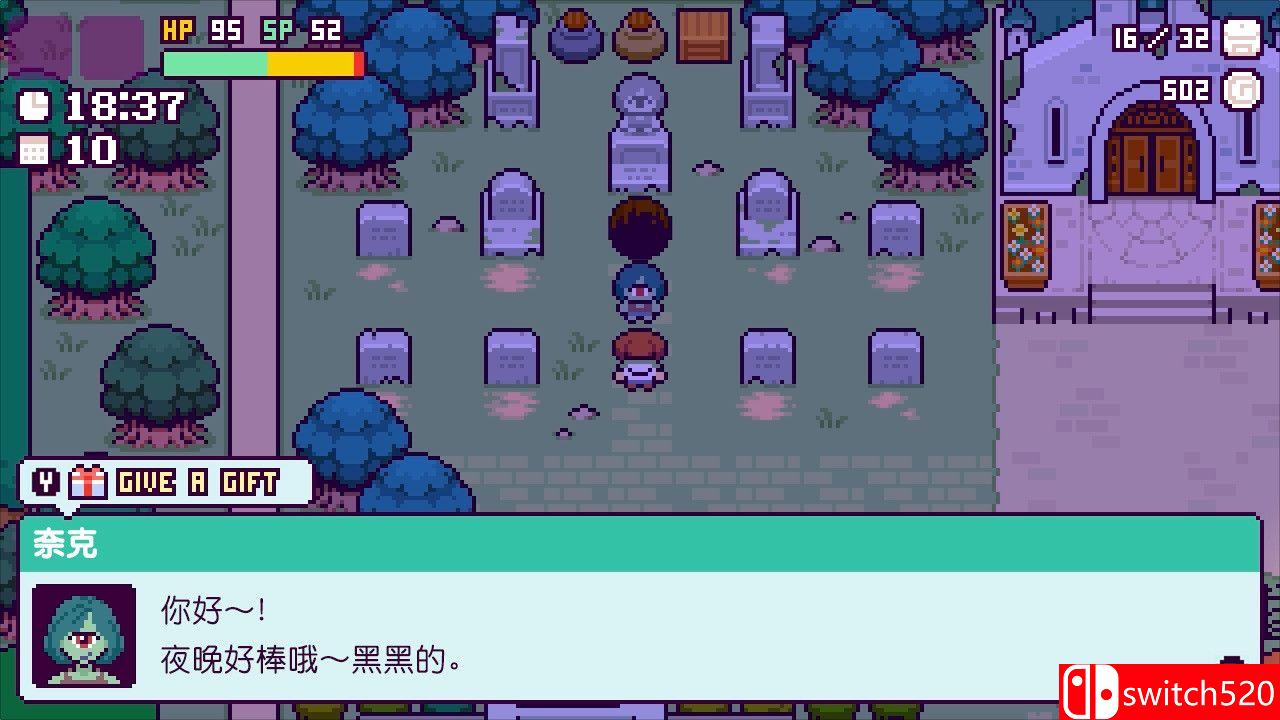Viewport: 1280px width, 720px height.
Task: Click the yellow HP label
Action: coord(177,30)
